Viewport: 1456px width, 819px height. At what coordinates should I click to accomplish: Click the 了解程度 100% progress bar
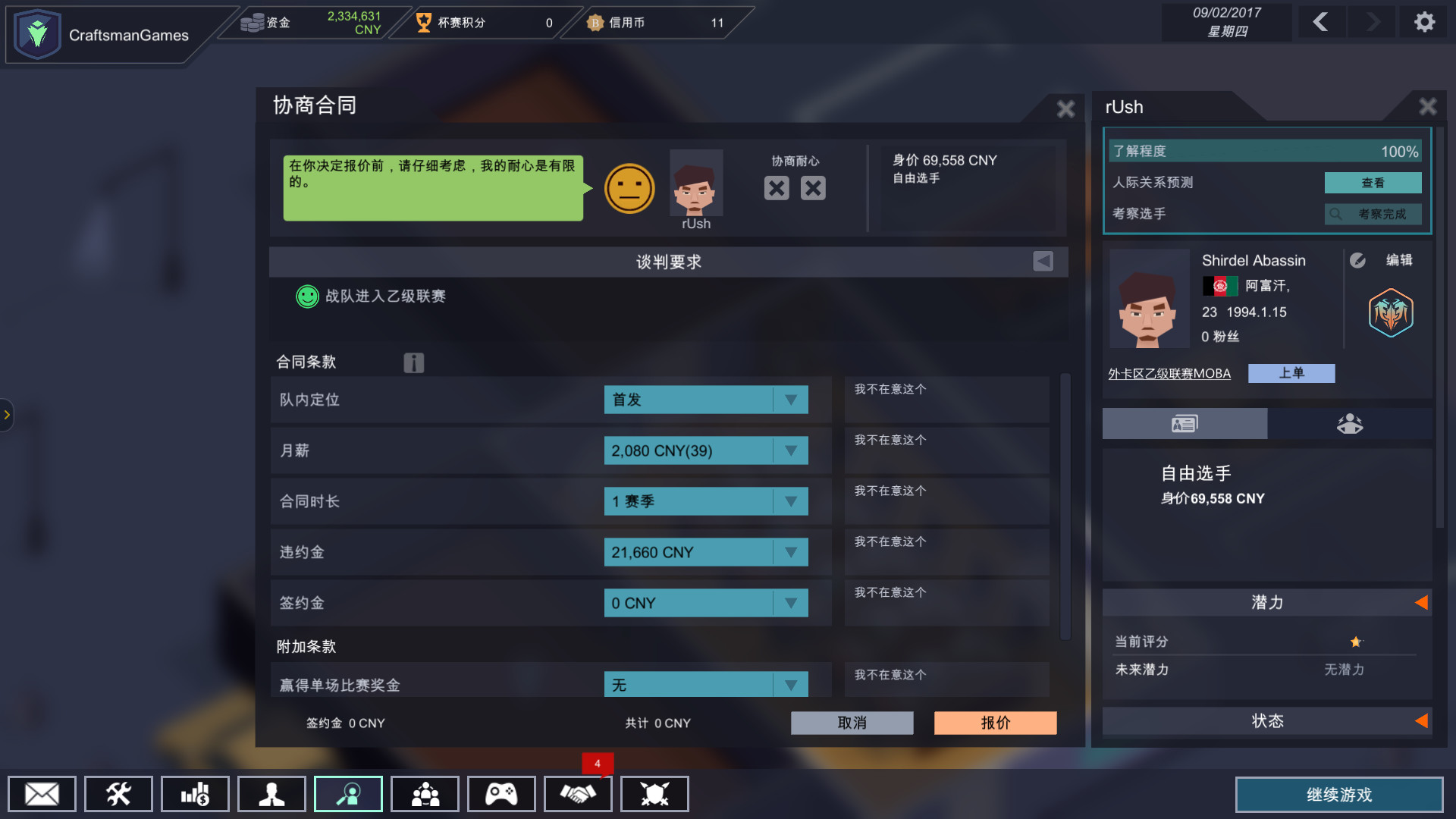pos(1265,151)
